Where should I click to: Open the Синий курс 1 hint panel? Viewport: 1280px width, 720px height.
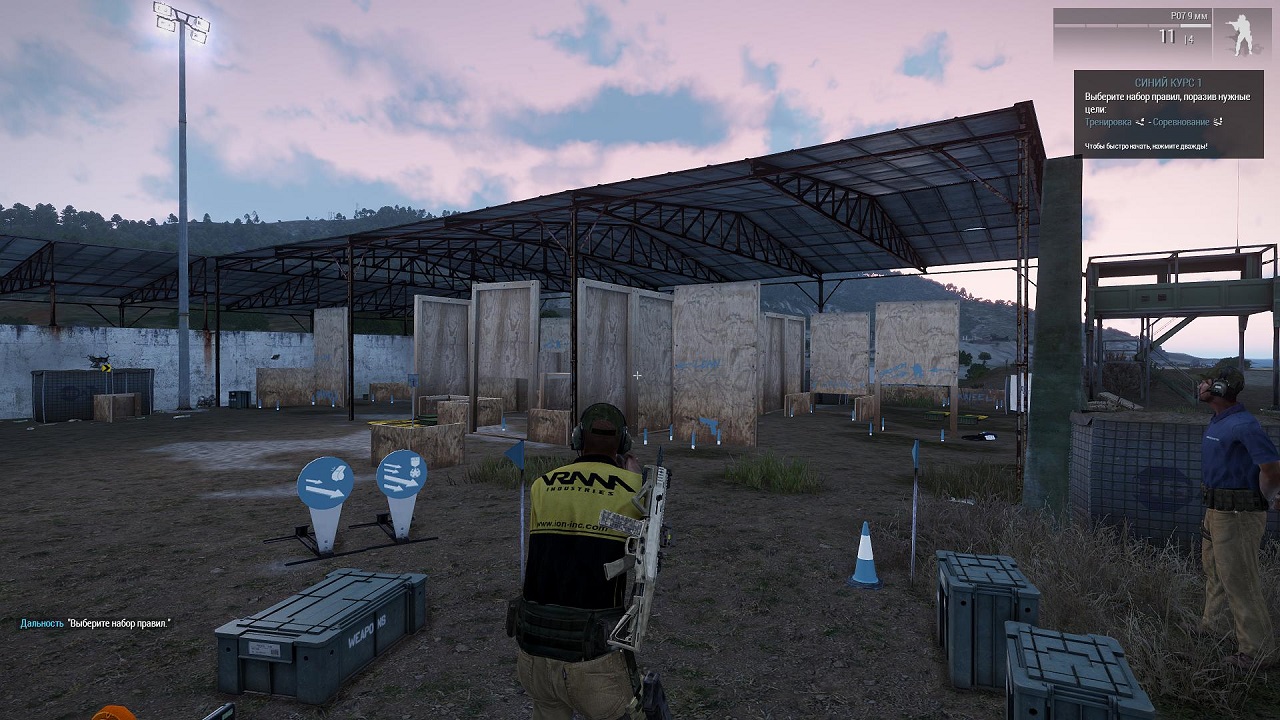(1168, 113)
